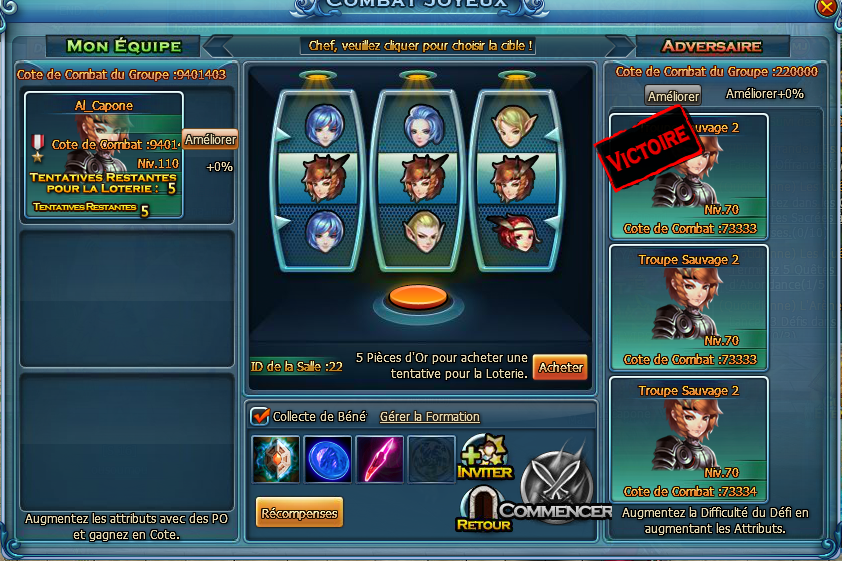Choose the Troupe Sauvage 2 card marked Victoire

(x=689, y=175)
